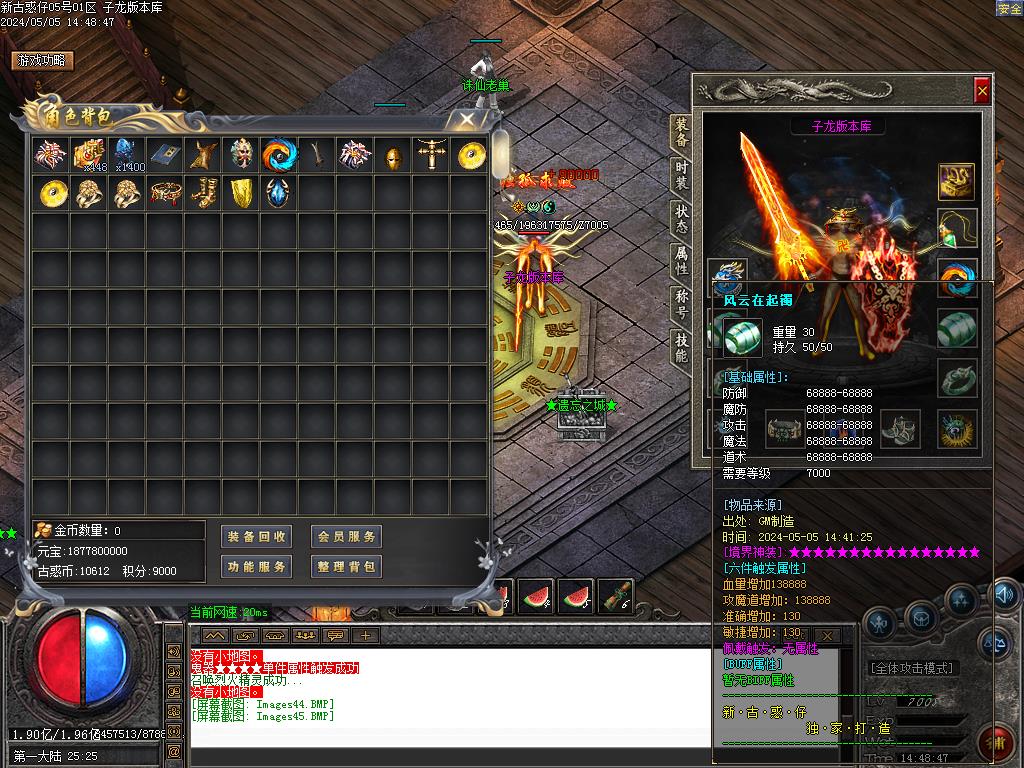Select the yellow shield item in bag
The height and width of the screenshot is (768, 1024).
(241, 193)
